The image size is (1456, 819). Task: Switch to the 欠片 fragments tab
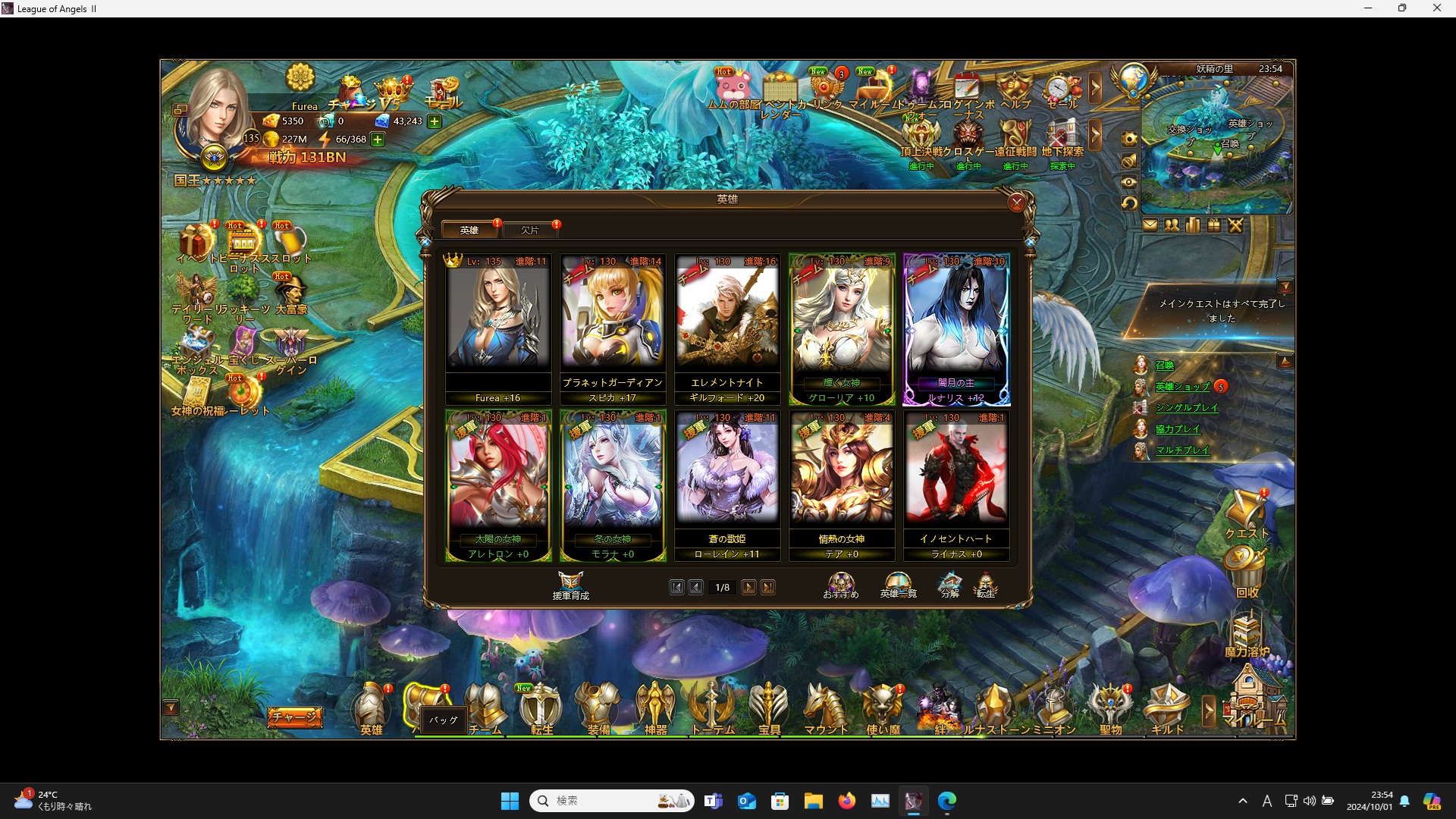[x=531, y=230]
